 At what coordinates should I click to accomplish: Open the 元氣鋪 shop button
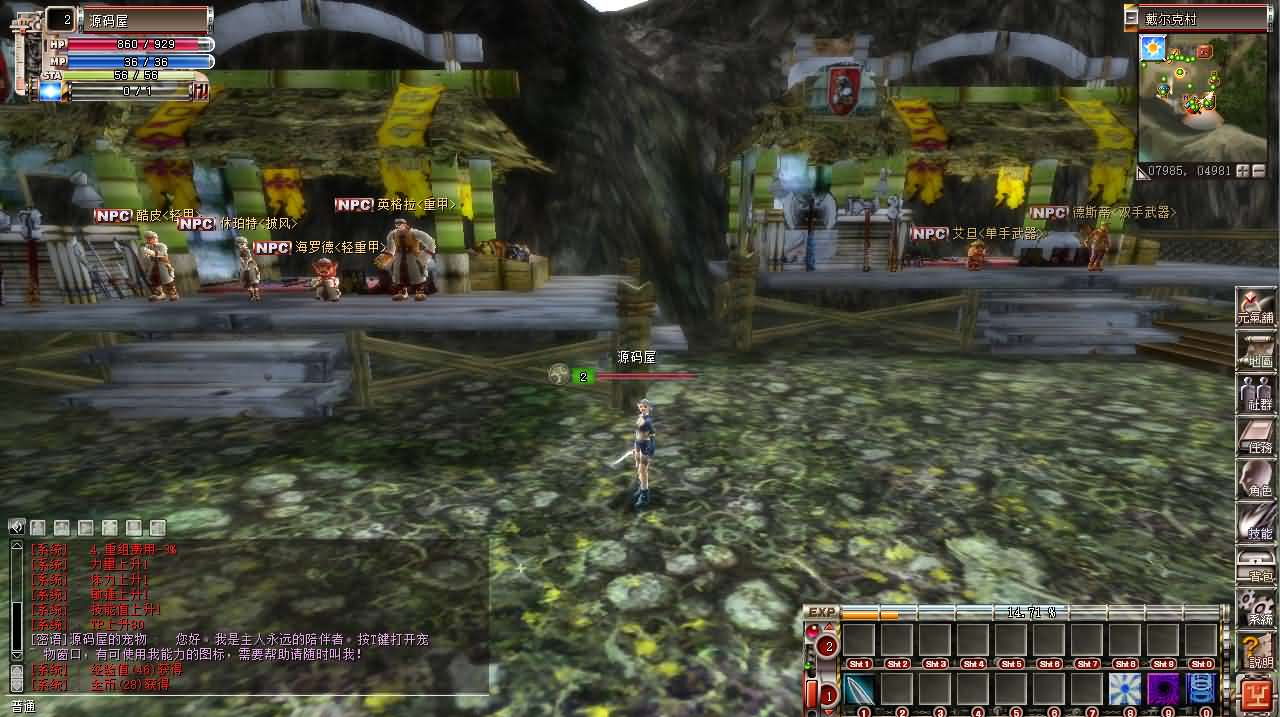click(x=1256, y=305)
